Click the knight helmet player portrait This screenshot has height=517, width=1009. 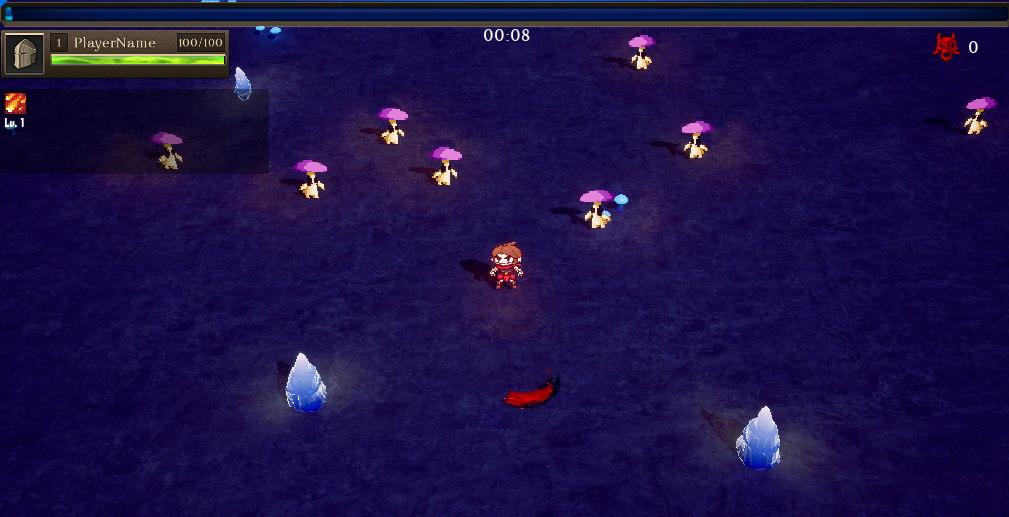click(25, 54)
